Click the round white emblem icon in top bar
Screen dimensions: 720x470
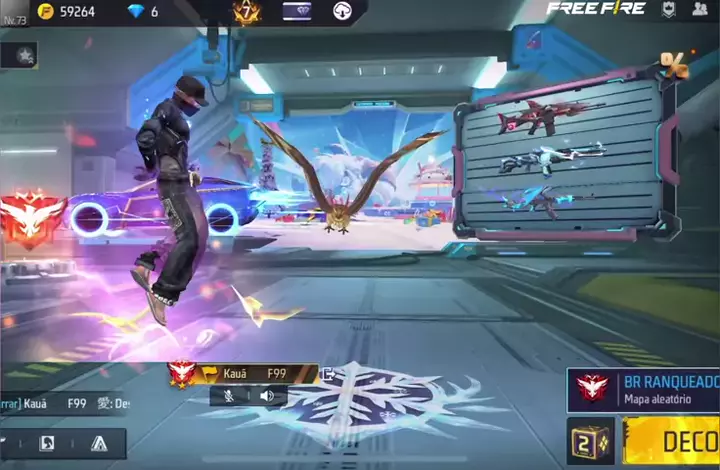341,12
